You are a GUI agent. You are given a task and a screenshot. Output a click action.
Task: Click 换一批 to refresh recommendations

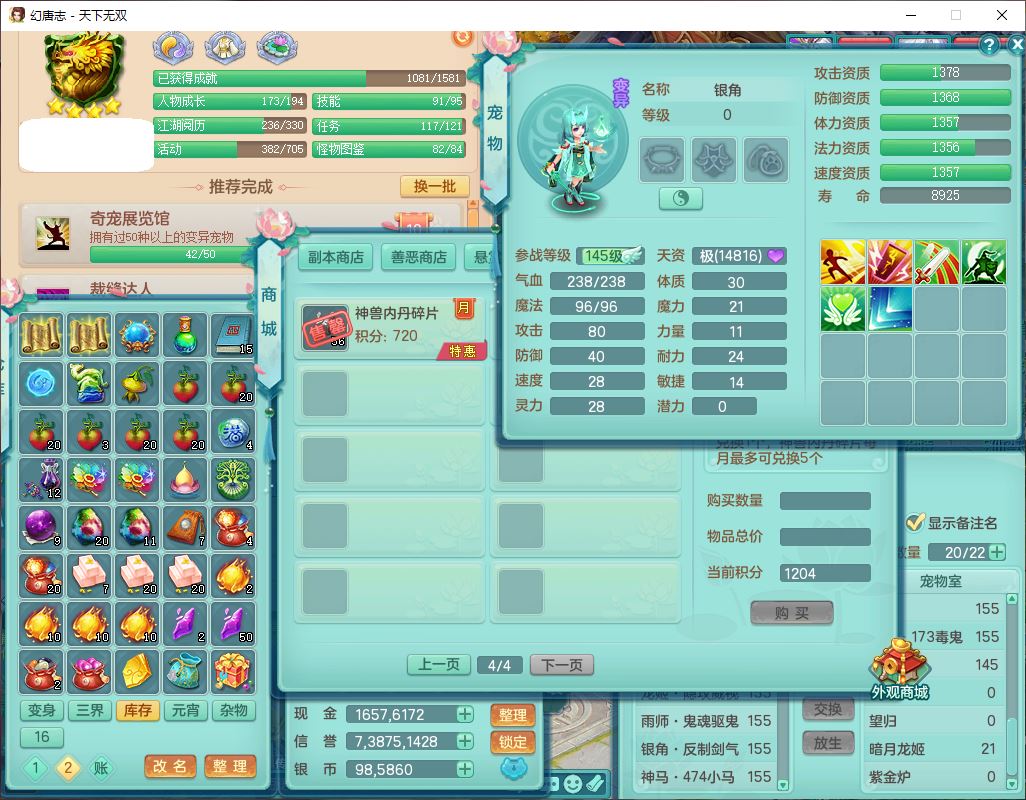(435, 187)
